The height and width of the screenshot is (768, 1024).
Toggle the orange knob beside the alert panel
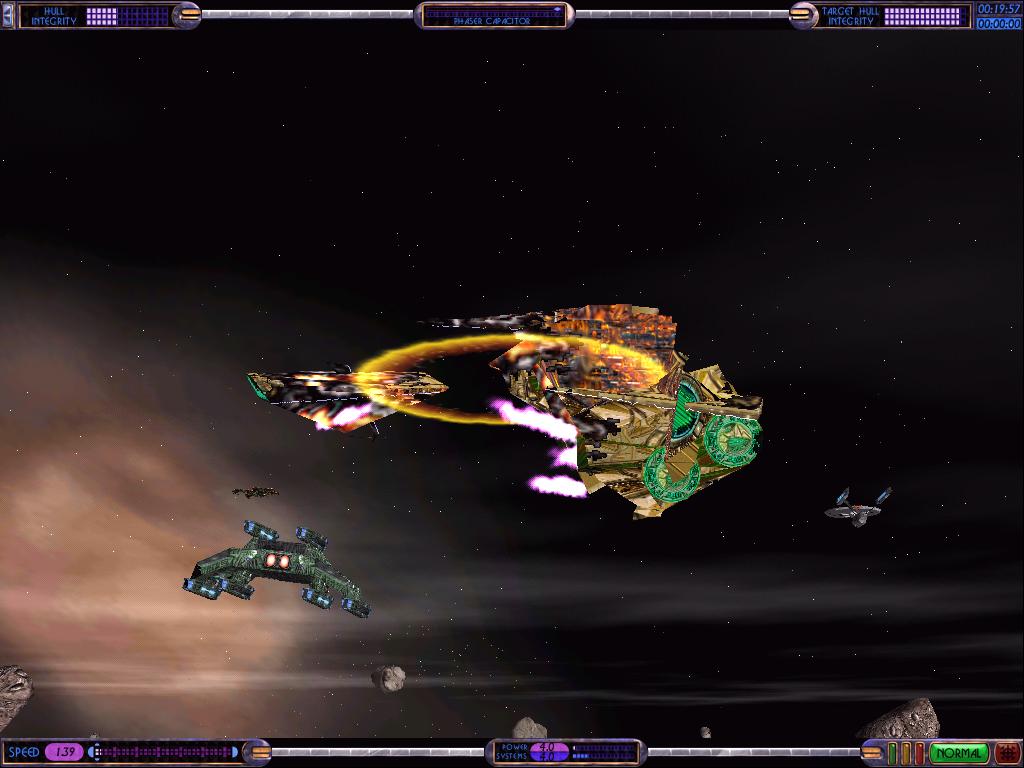(872, 753)
